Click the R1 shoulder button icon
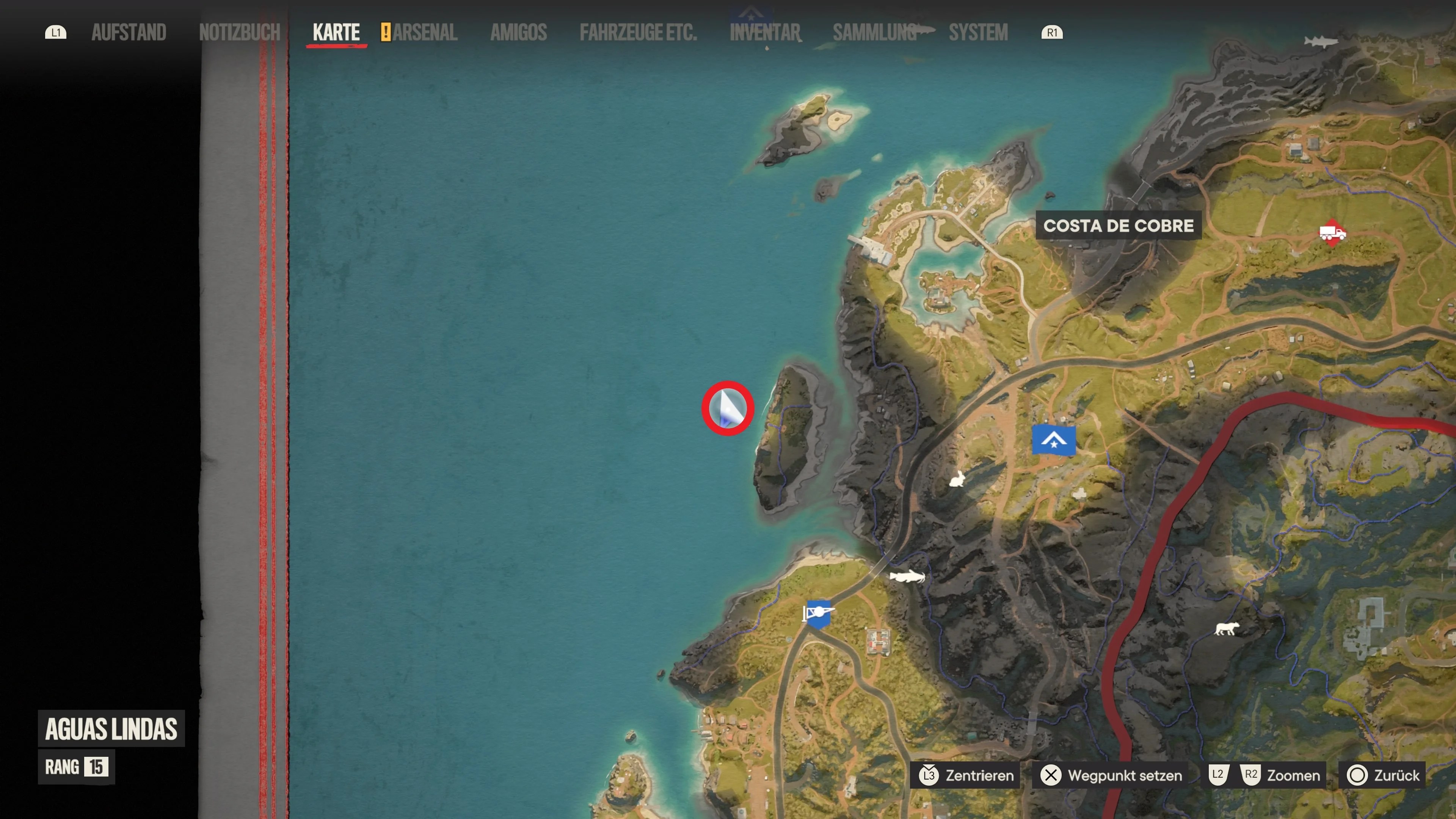 point(1052,32)
